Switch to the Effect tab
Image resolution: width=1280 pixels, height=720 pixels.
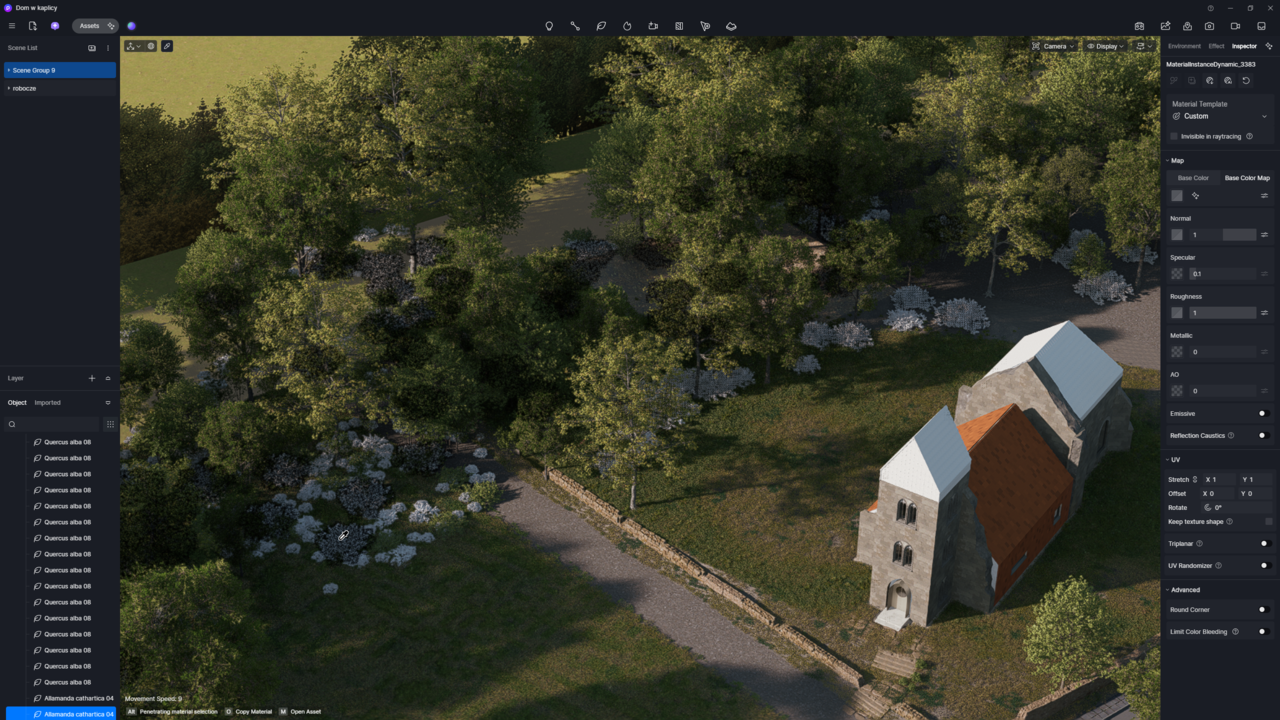coord(1216,46)
